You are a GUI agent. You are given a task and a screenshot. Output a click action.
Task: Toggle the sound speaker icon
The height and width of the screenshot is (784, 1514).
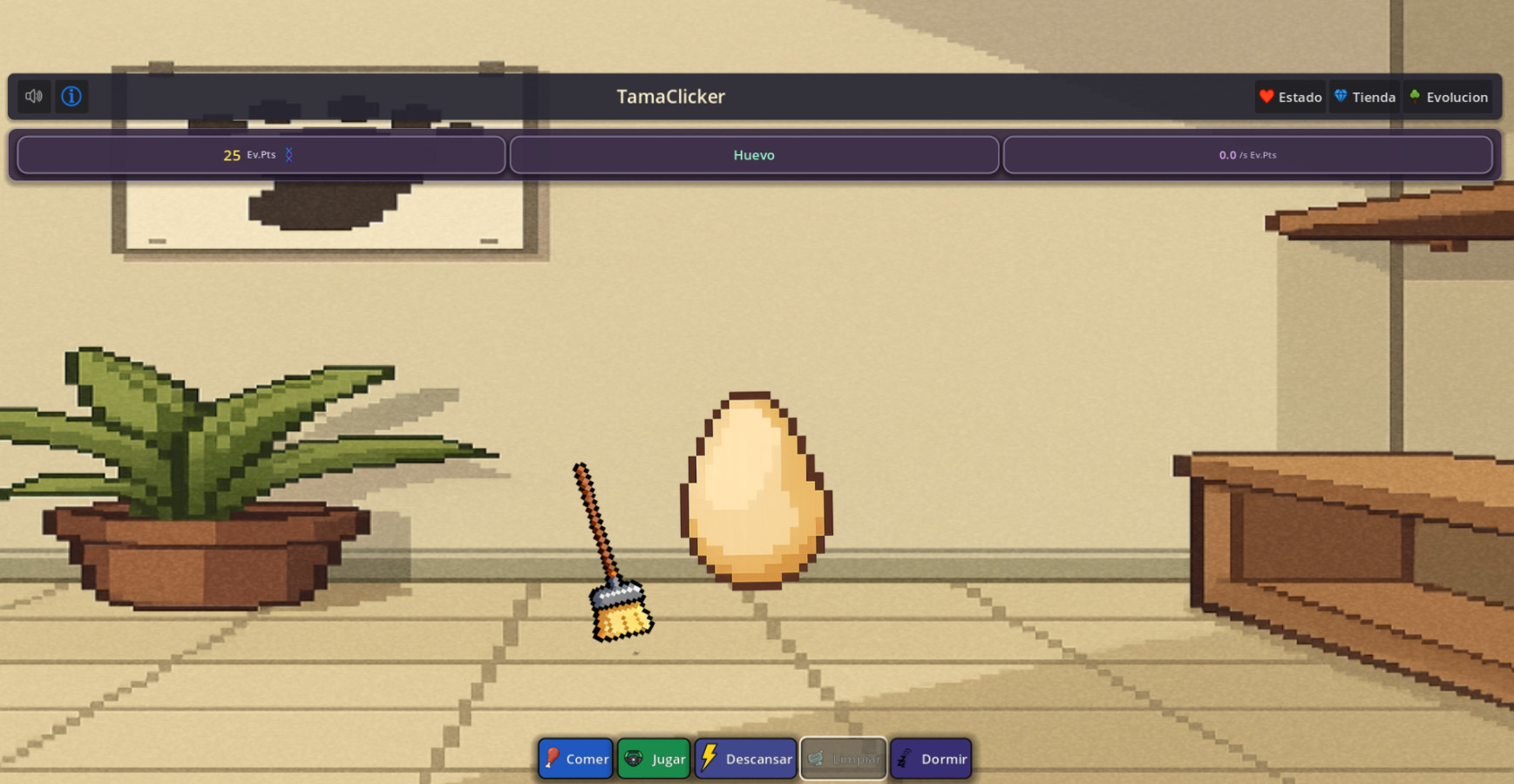click(x=34, y=97)
